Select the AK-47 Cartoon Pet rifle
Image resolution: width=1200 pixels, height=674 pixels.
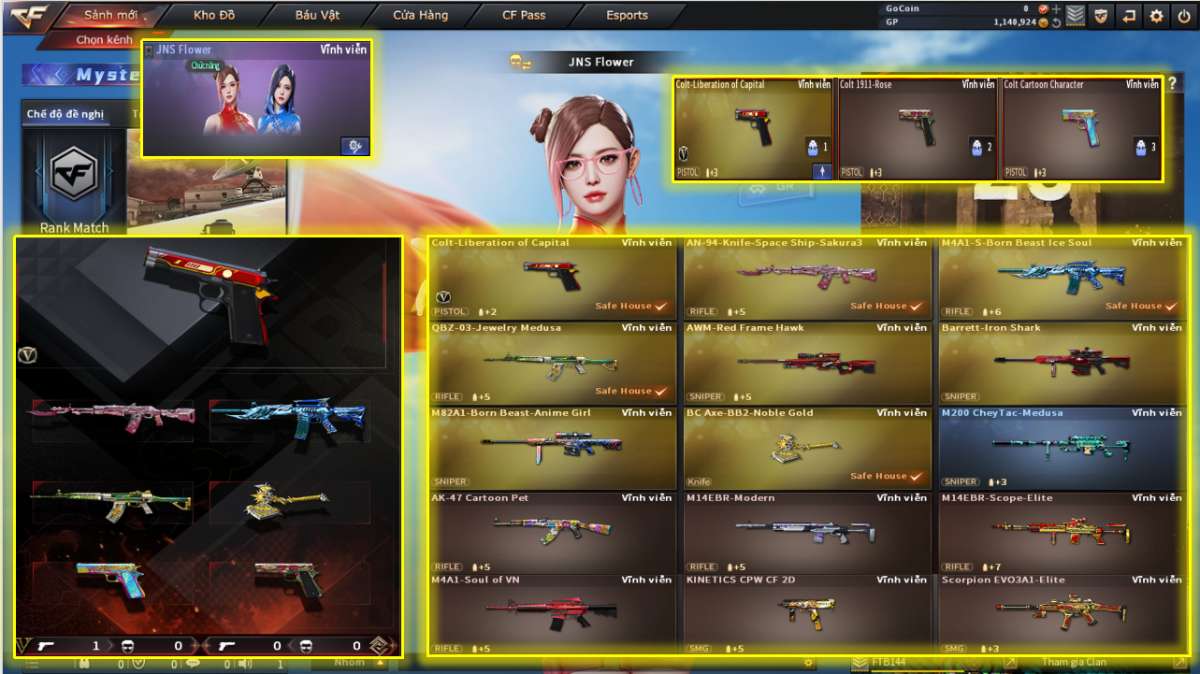pyautogui.click(x=553, y=532)
